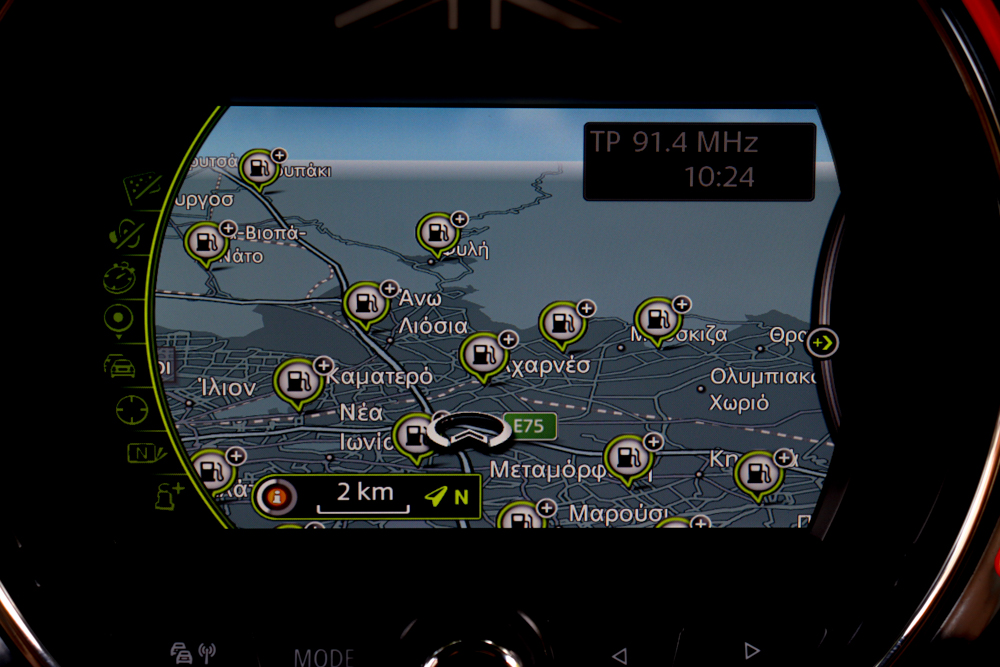The width and height of the screenshot is (1000, 667).
Task: Open the map pattern icon in sidebar
Action: pos(142,188)
